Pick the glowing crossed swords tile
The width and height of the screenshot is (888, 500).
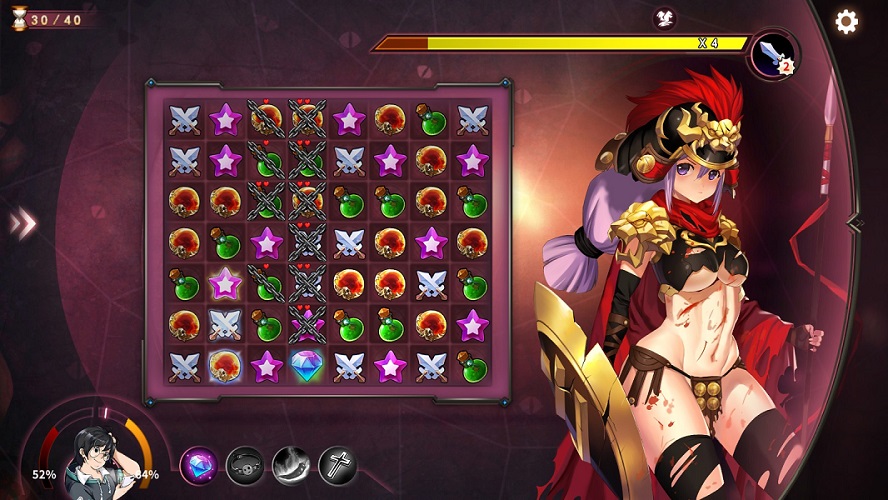click(x=225, y=324)
